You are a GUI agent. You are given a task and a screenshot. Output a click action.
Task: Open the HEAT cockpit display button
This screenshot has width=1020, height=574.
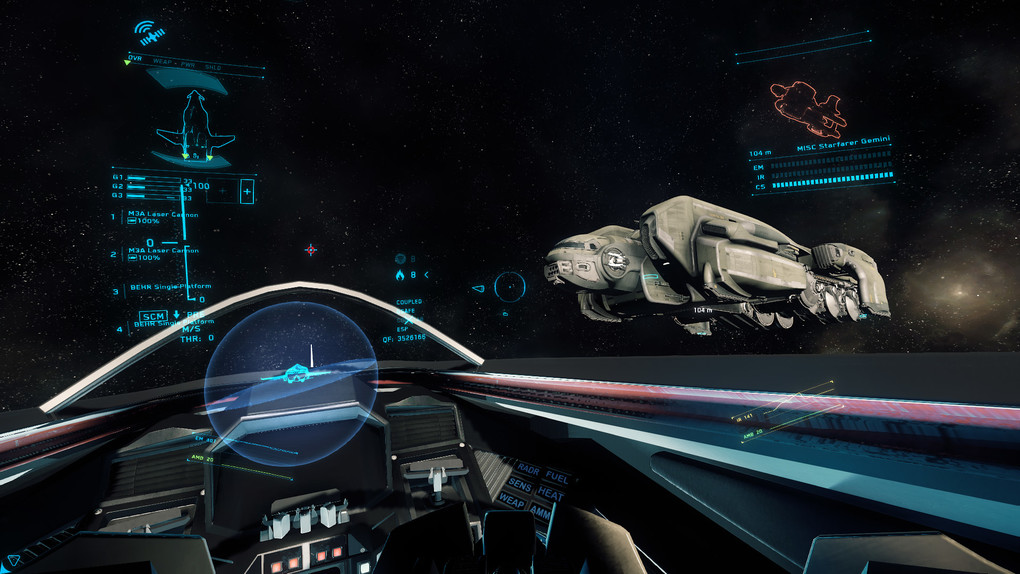click(x=550, y=493)
